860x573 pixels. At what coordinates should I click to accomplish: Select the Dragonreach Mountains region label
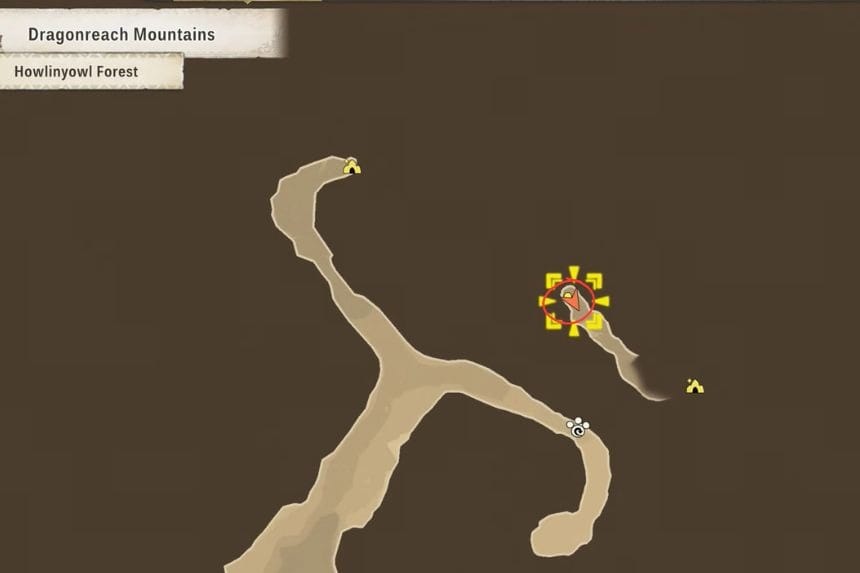coord(121,35)
